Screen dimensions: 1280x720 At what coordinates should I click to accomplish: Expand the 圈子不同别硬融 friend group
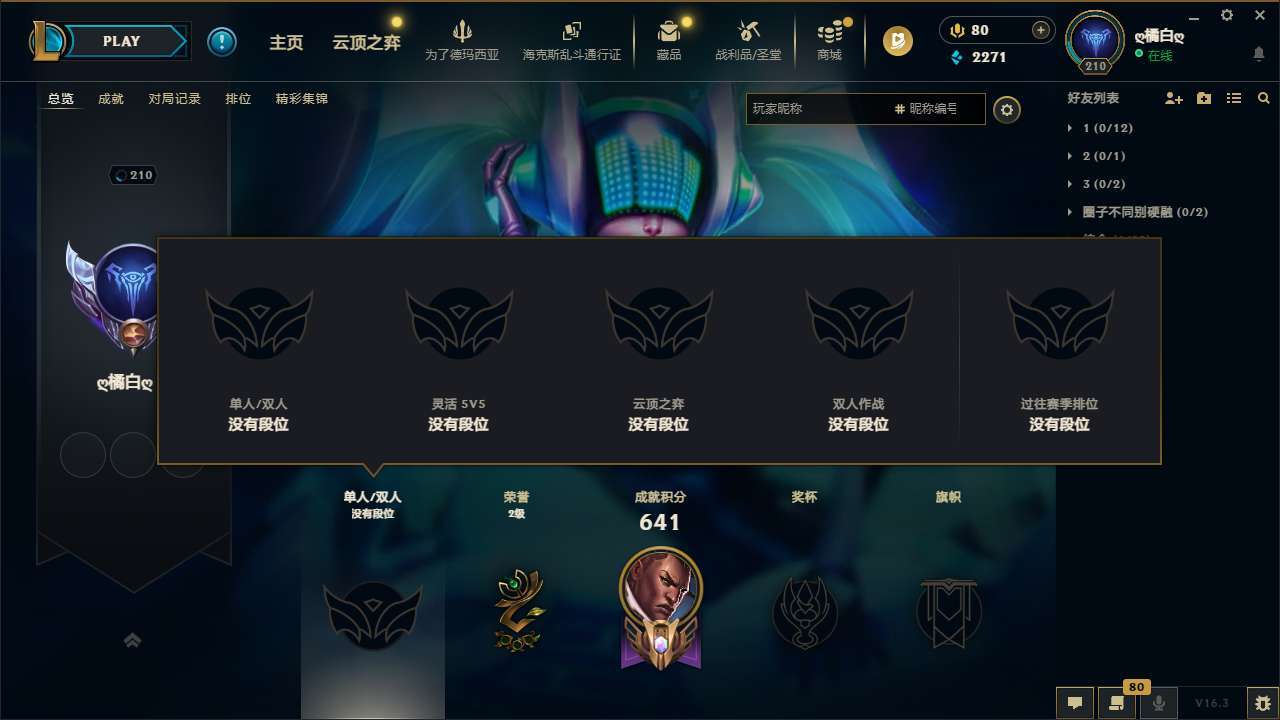click(x=1140, y=212)
